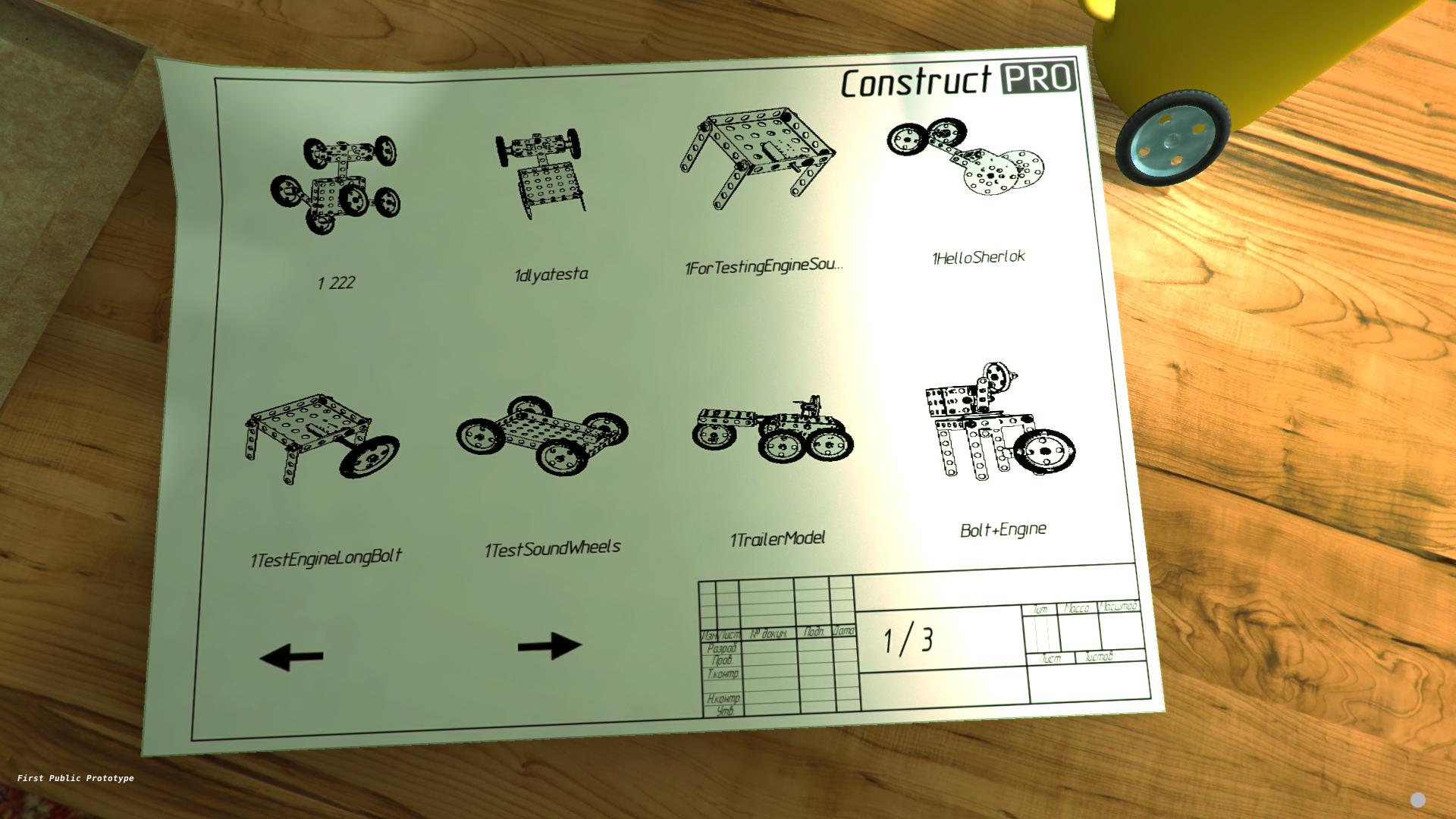This screenshot has width=1456, height=819.
Task: Click the 1/3 page indicator
Action: pos(910,637)
